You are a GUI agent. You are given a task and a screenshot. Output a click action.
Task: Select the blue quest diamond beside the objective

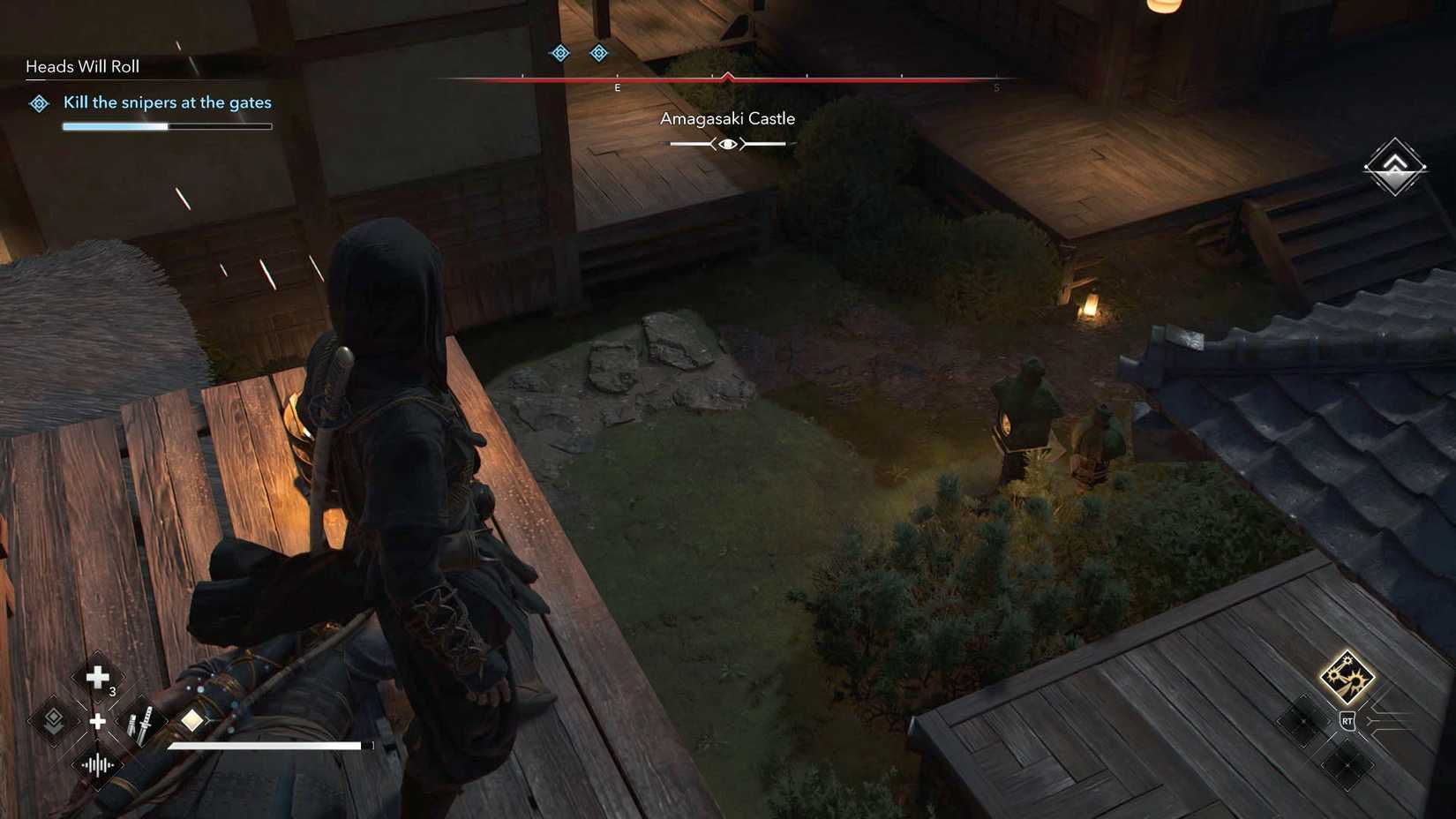[37, 103]
